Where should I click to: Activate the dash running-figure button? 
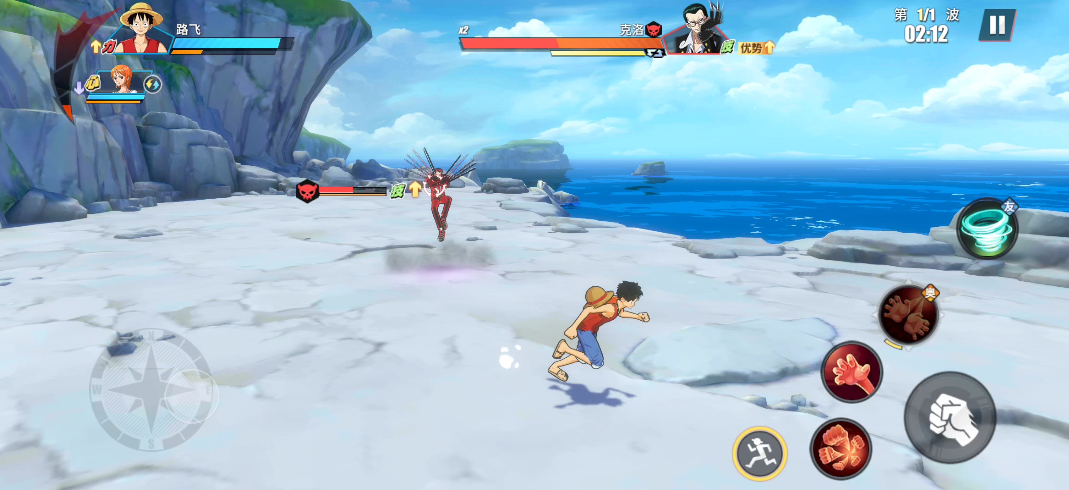pyautogui.click(x=759, y=453)
